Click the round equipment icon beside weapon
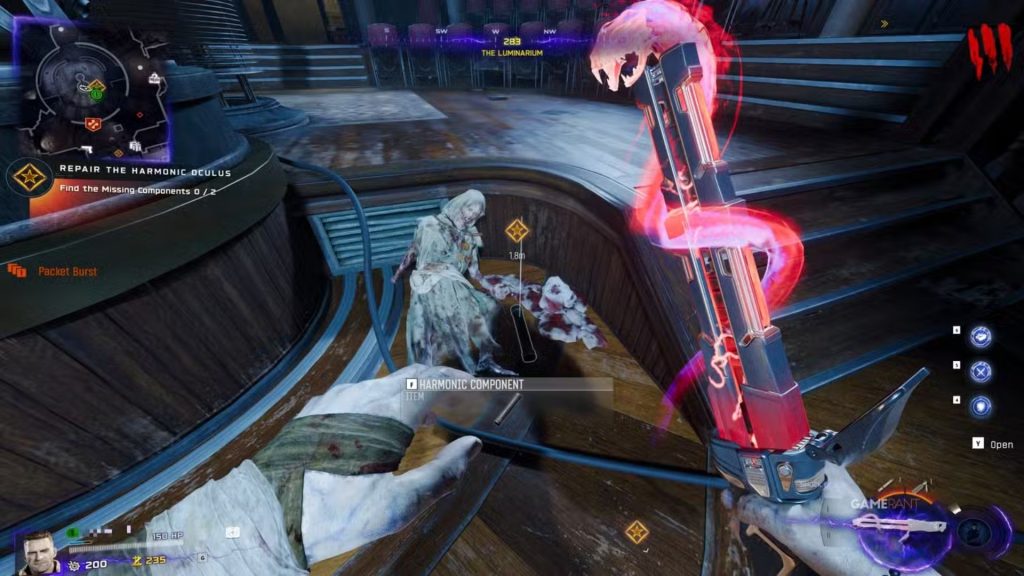 pos(973,531)
